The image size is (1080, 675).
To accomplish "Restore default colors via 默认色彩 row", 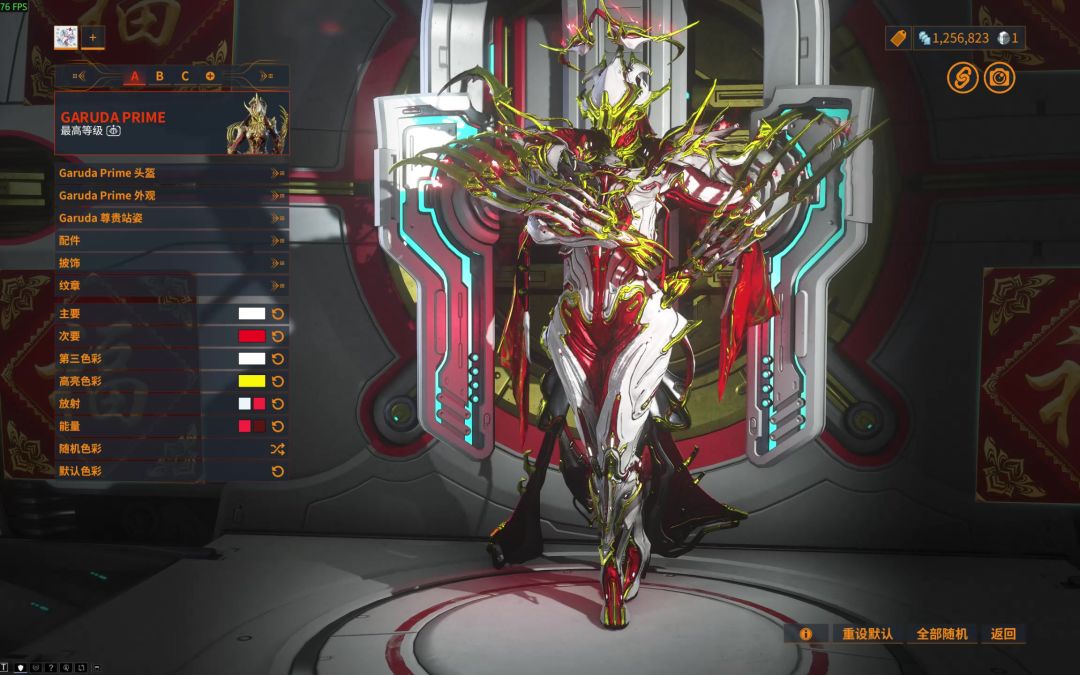I will tap(171, 471).
